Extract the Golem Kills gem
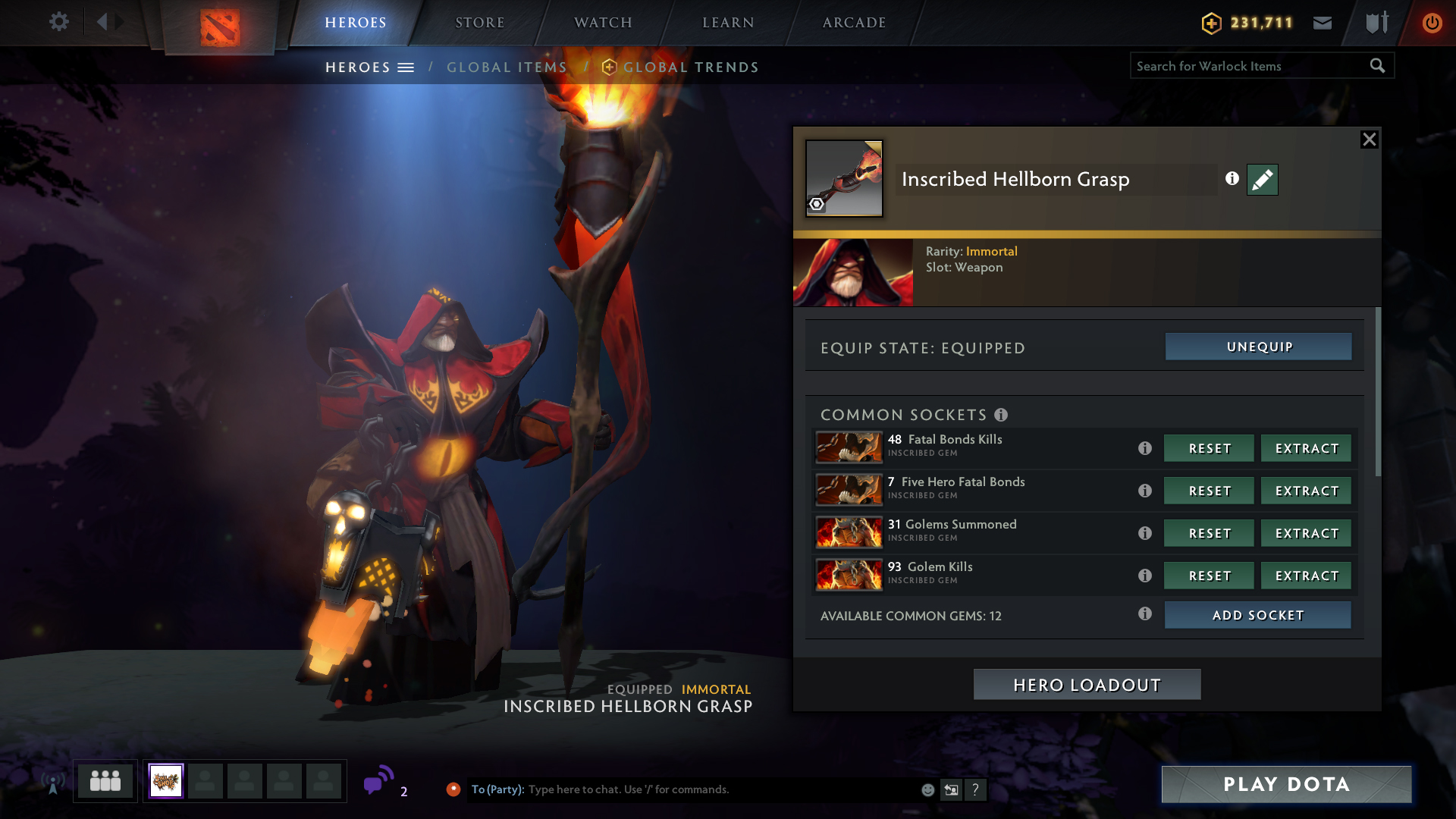 [x=1306, y=576]
